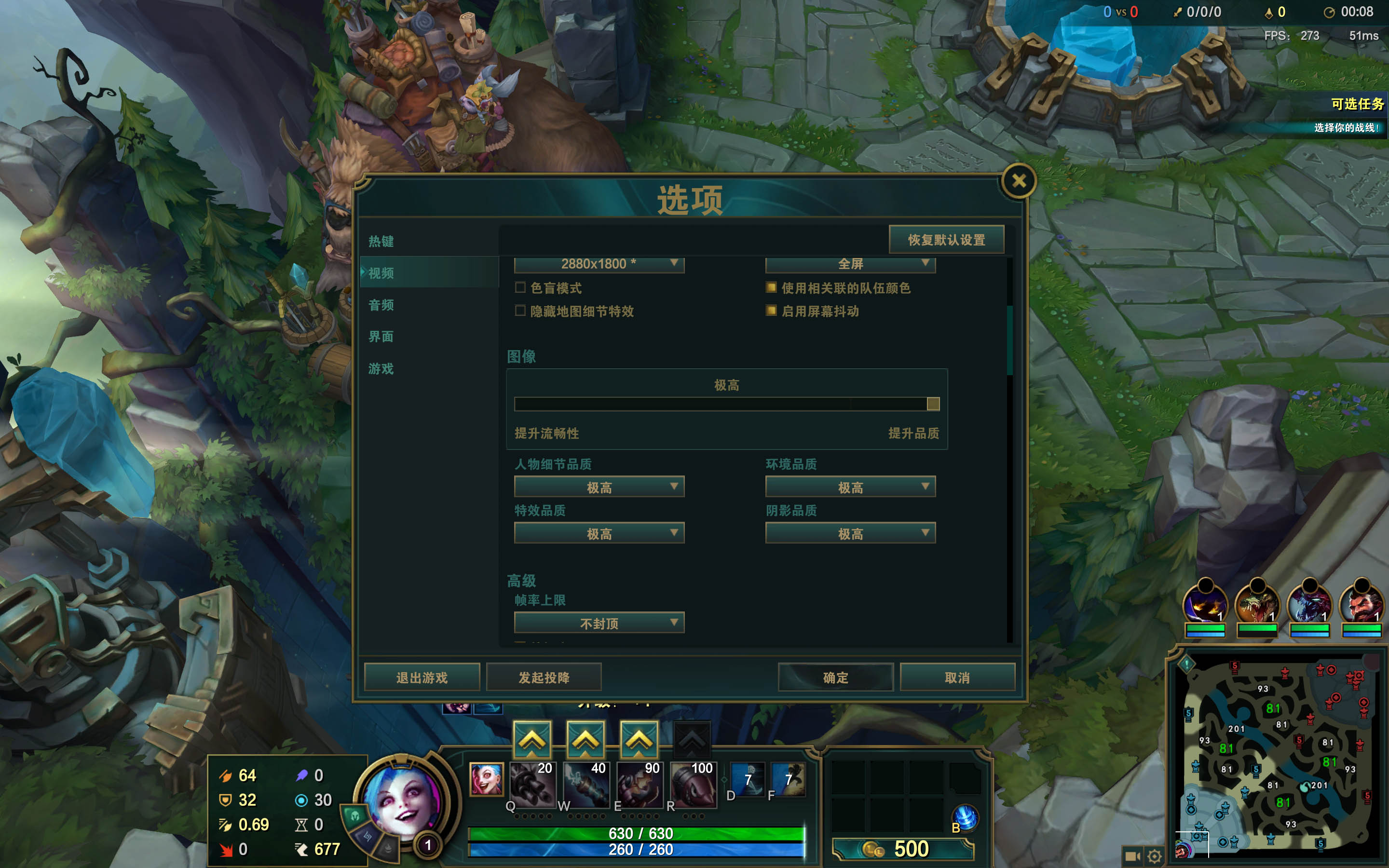Click 退出游戏 to exit the game

pos(422,678)
